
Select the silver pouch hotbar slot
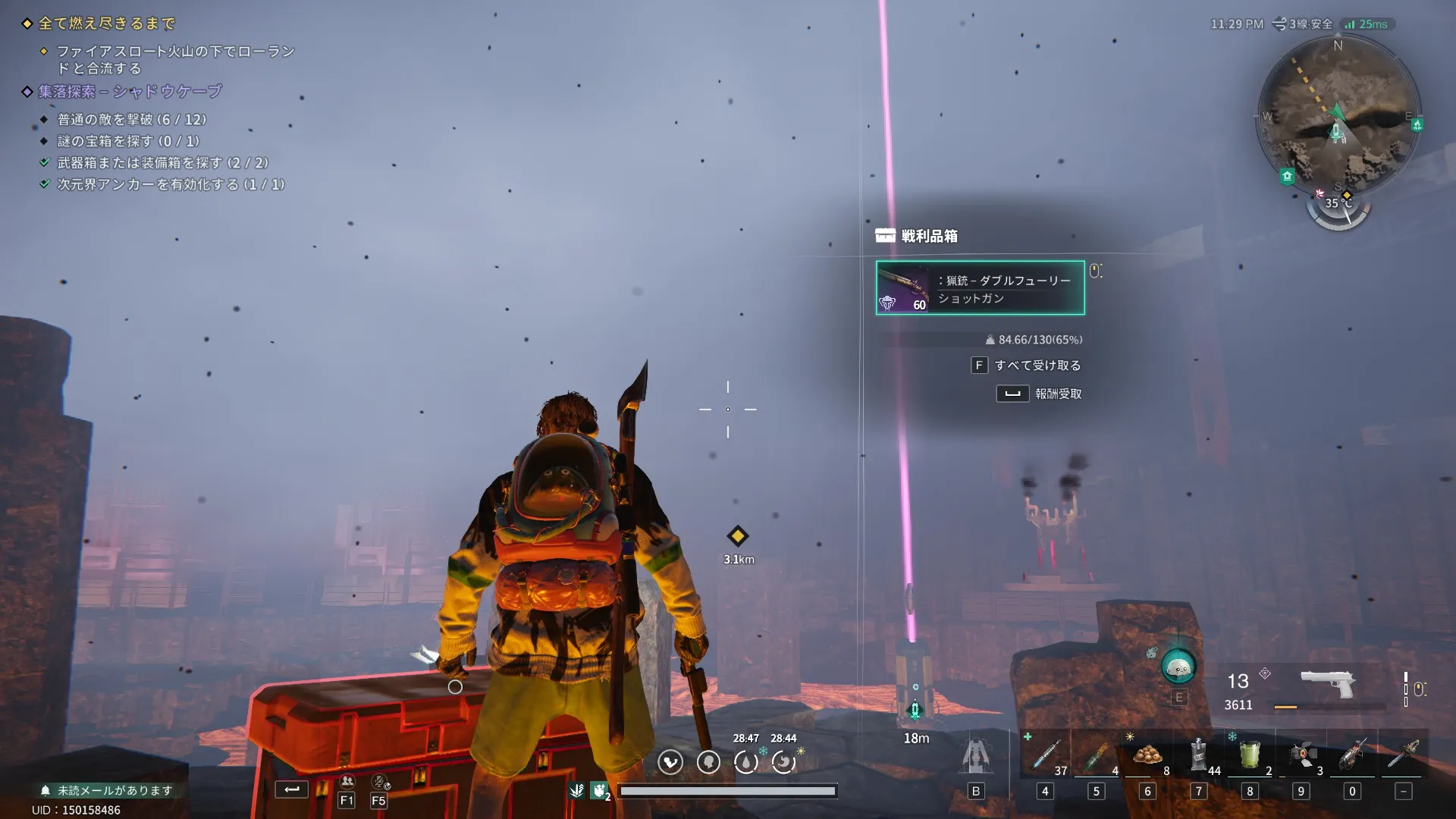point(1199,755)
